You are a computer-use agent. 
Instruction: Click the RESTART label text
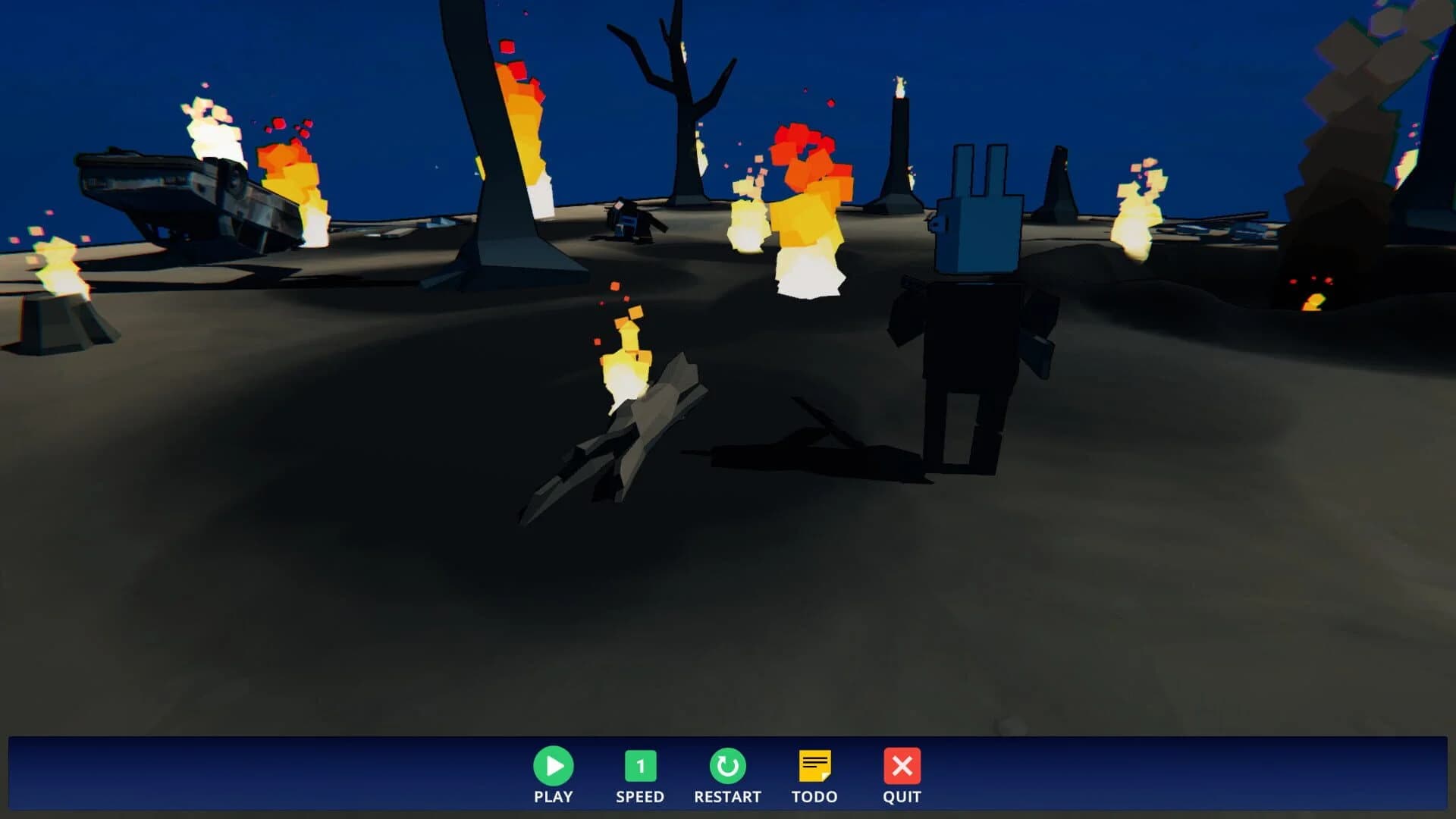[x=728, y=797]
